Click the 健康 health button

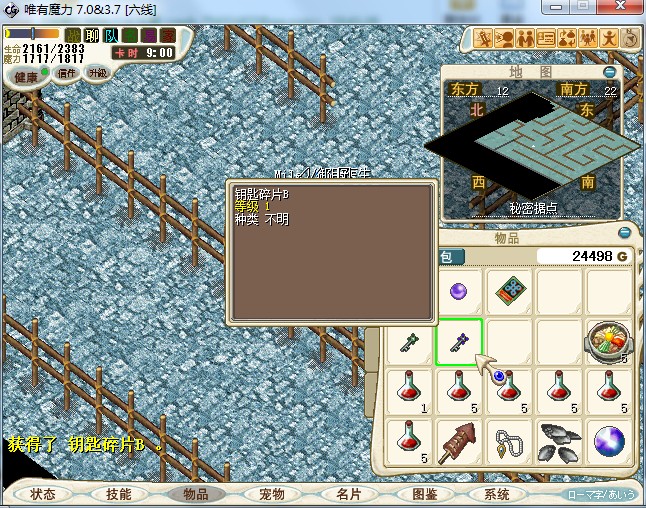(x=26, y=77)
